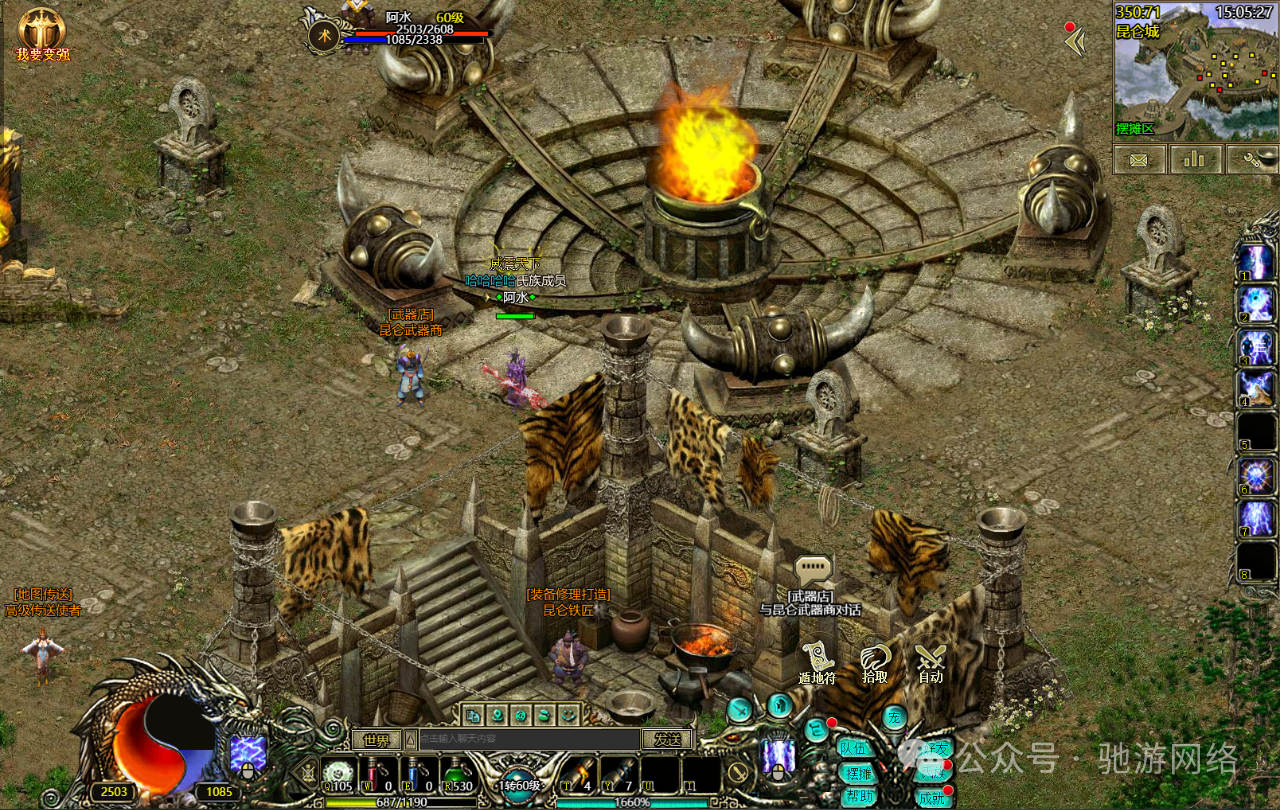
Task: Open the 帮助 help button
Action: point(859,797)
